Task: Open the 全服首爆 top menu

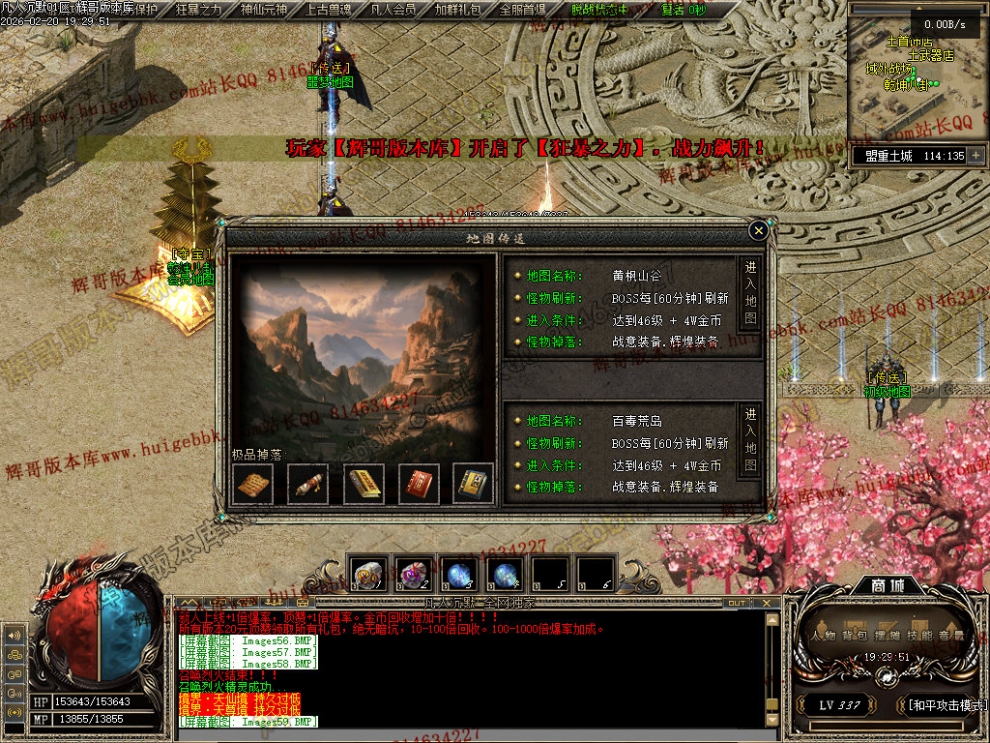Action: pos(523,9)
